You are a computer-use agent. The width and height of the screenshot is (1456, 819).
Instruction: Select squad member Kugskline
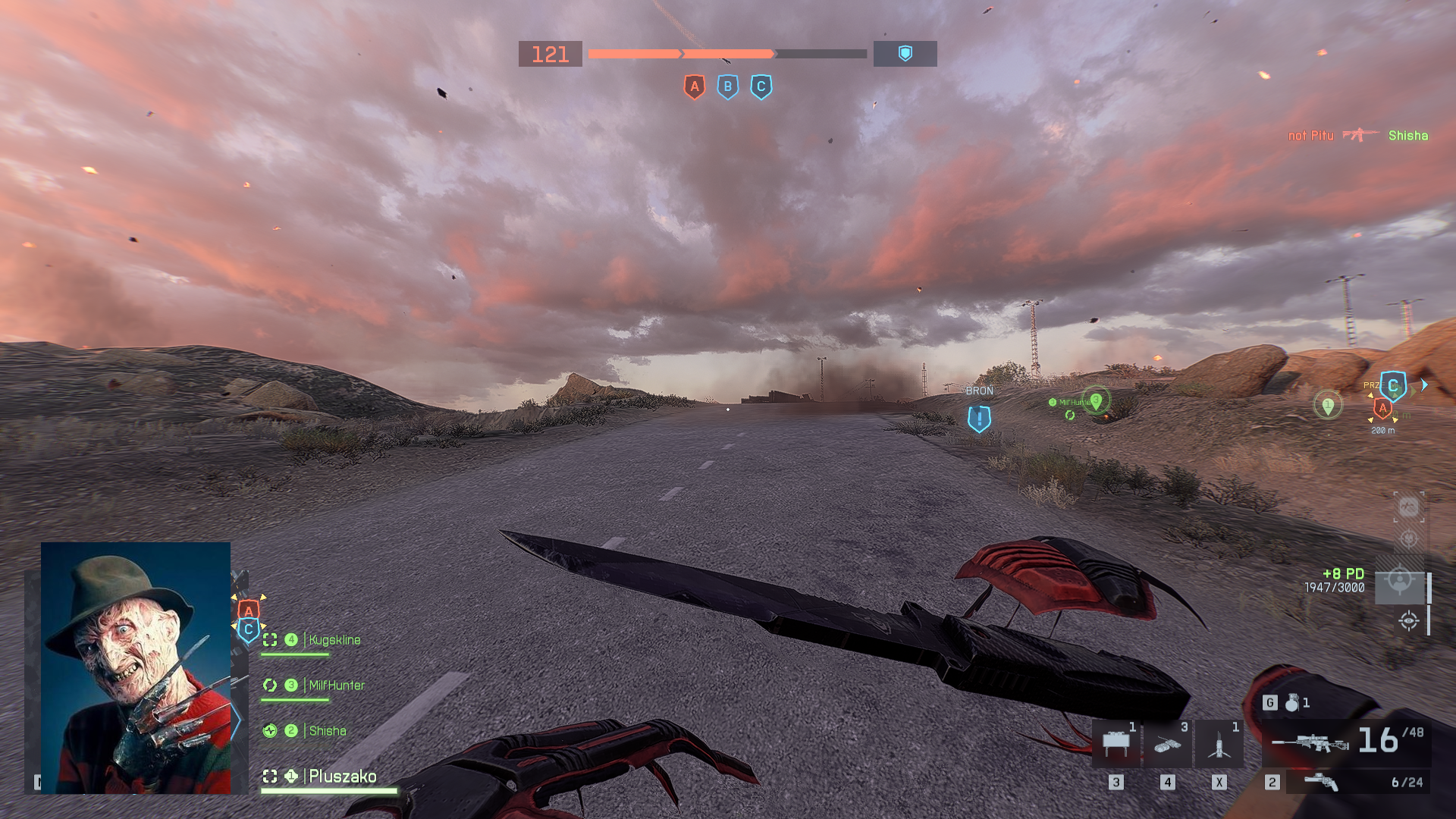point(334,640)
